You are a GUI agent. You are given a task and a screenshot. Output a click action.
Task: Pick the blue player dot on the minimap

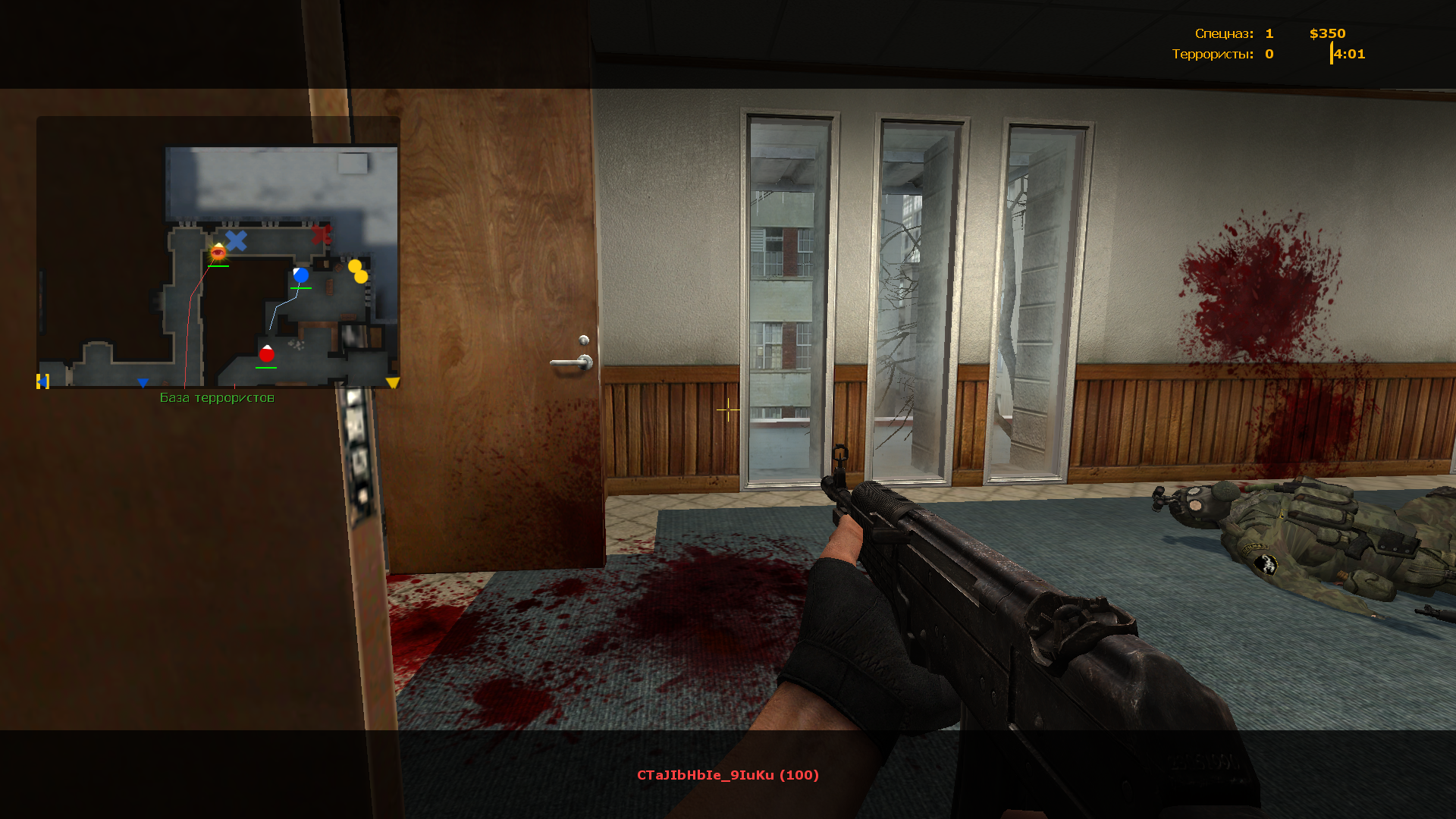(x=301, y=275)
